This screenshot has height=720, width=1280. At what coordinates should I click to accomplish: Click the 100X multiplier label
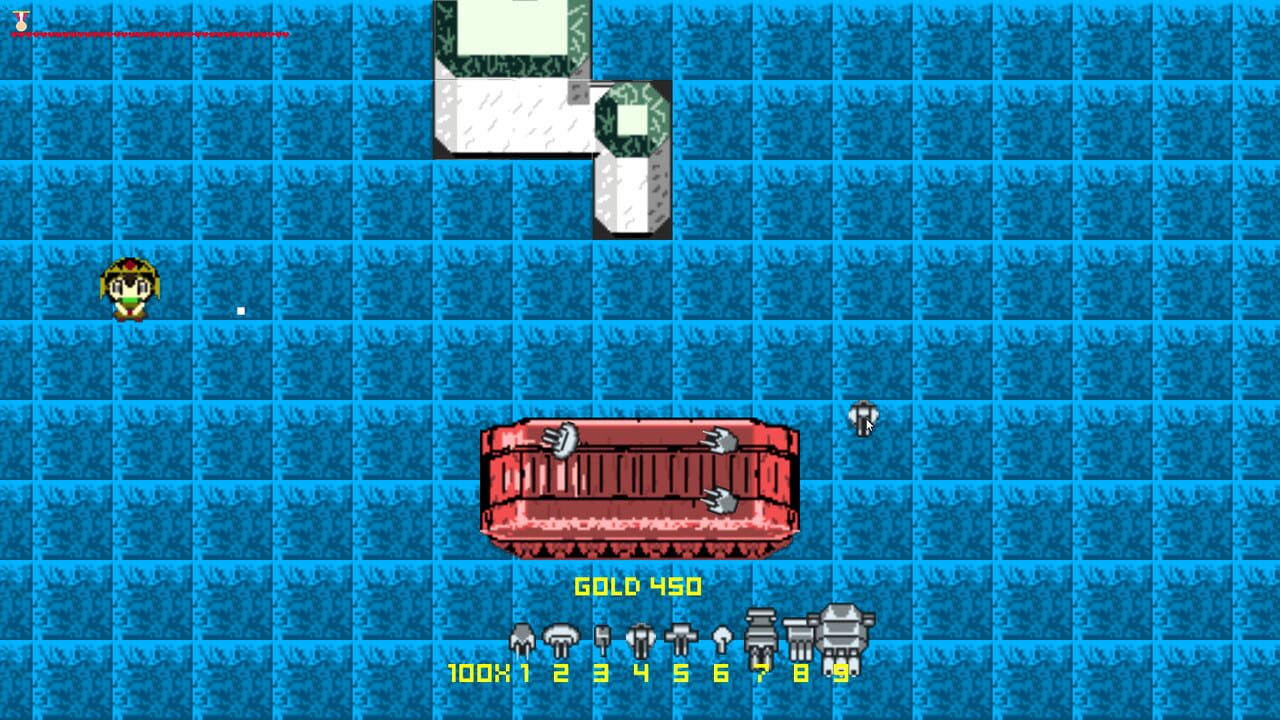tap(480, 673)
